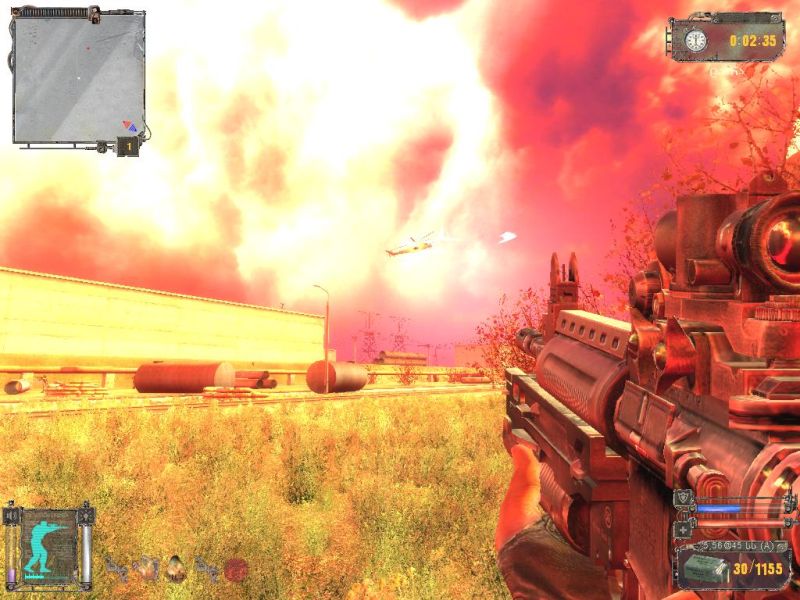Click the medical cross health icon
800x600 pixels.
[684, 528]
